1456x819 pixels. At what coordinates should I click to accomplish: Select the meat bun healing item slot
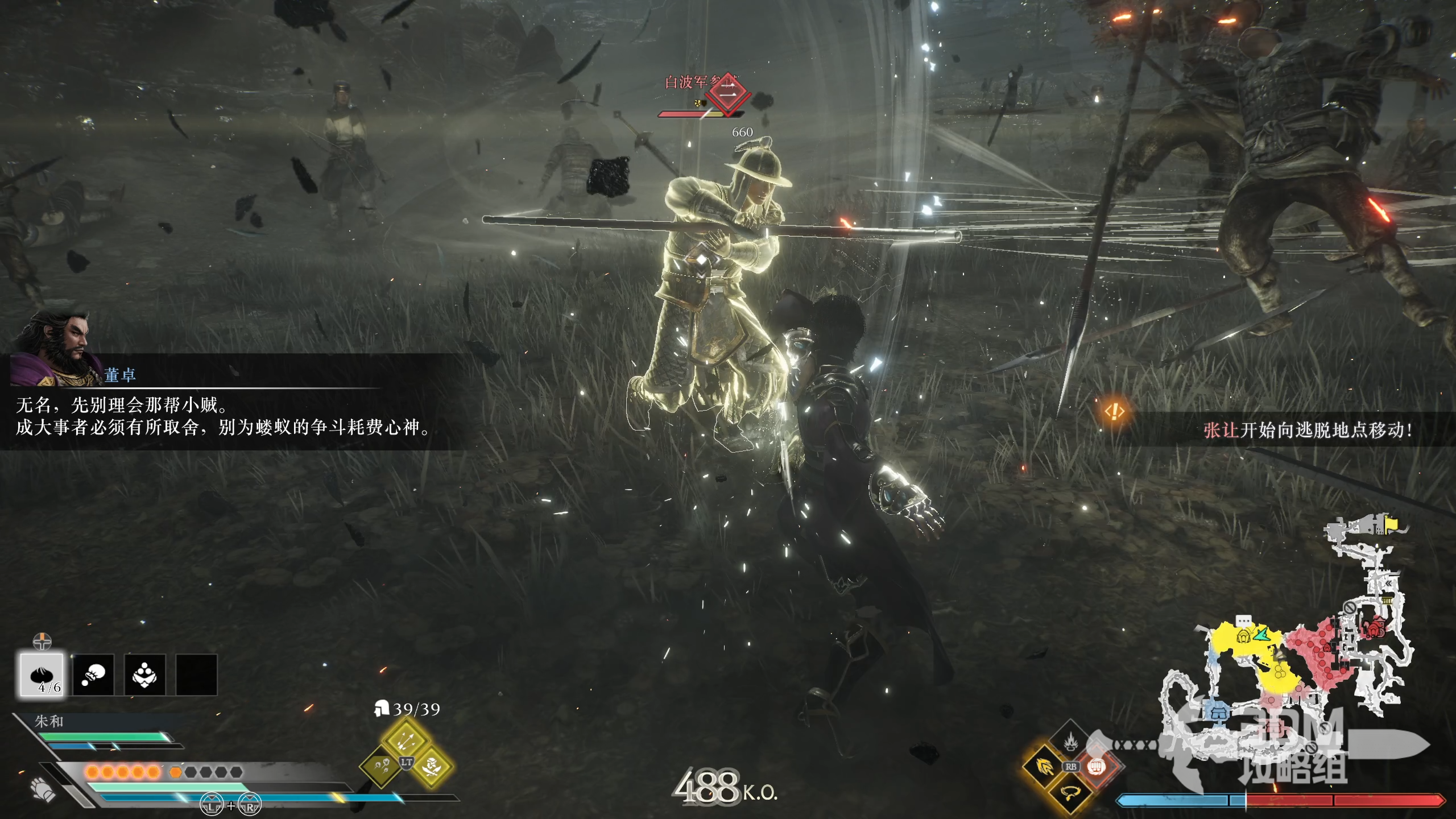point(42,675)
